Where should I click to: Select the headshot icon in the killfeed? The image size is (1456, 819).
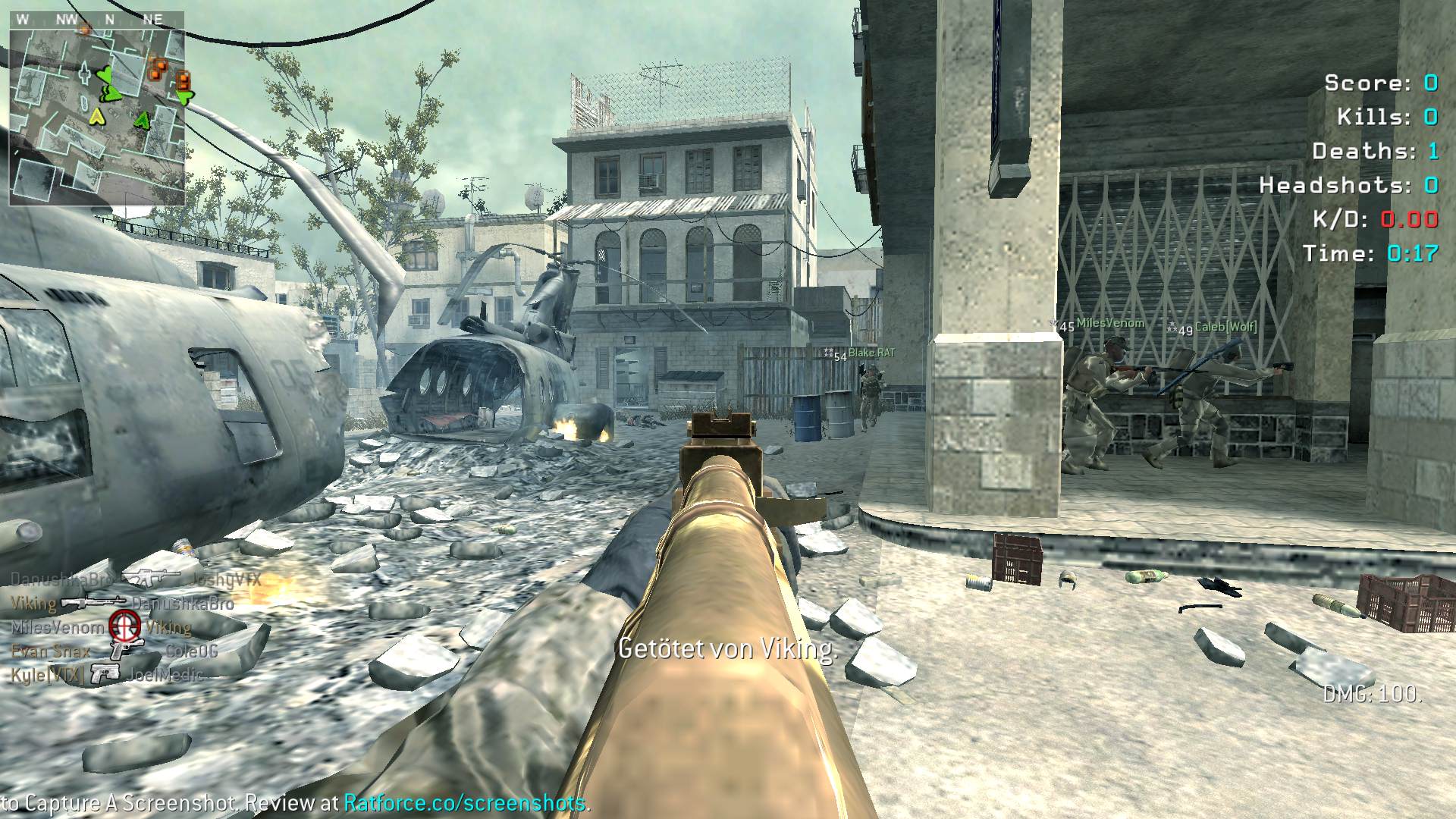[x=124, y=626]
